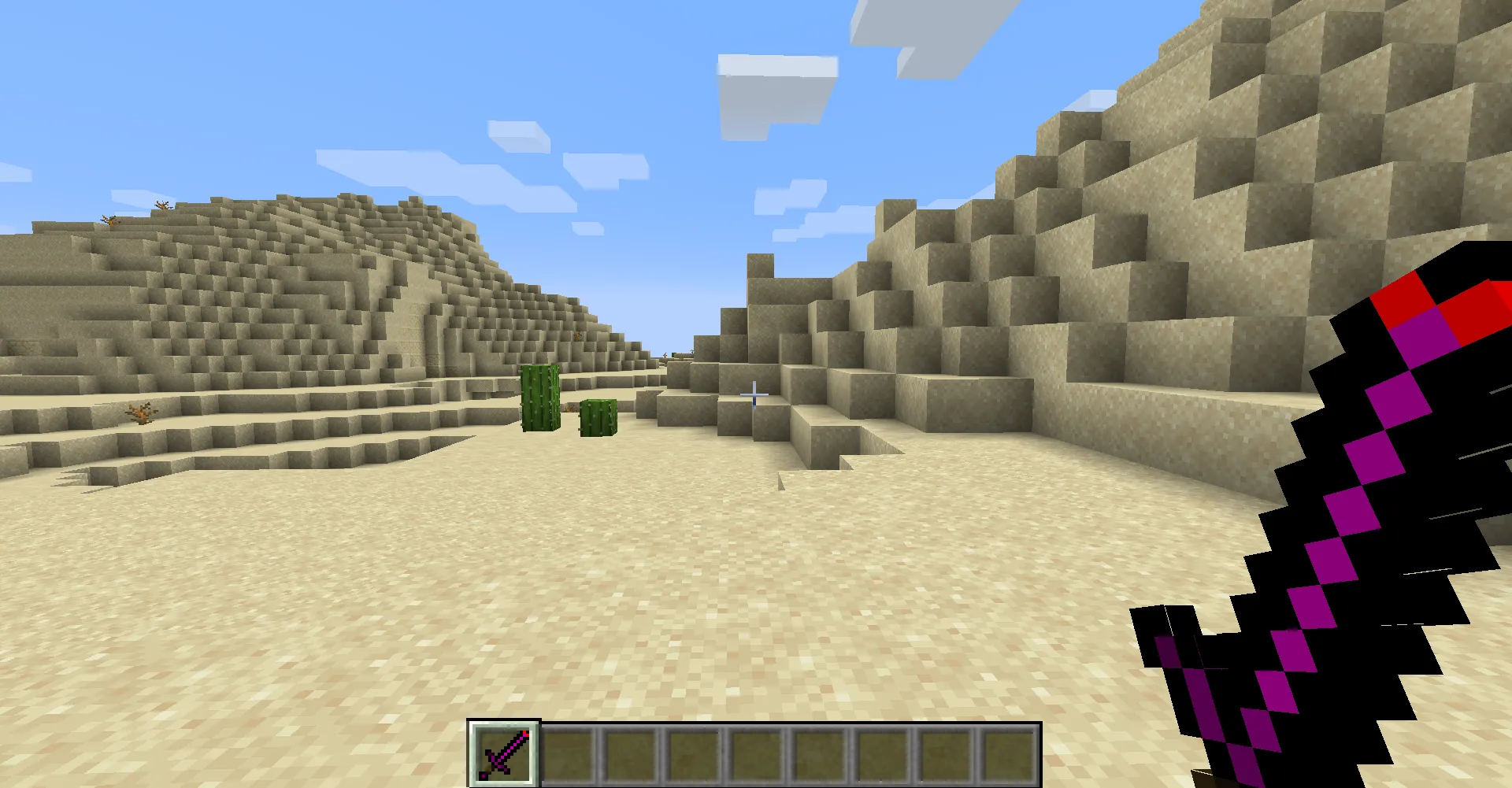Image resolution: width=1512 pixels, height=788 pixels.
Task: Click the middle hotbar slot border
Action: 754,756
